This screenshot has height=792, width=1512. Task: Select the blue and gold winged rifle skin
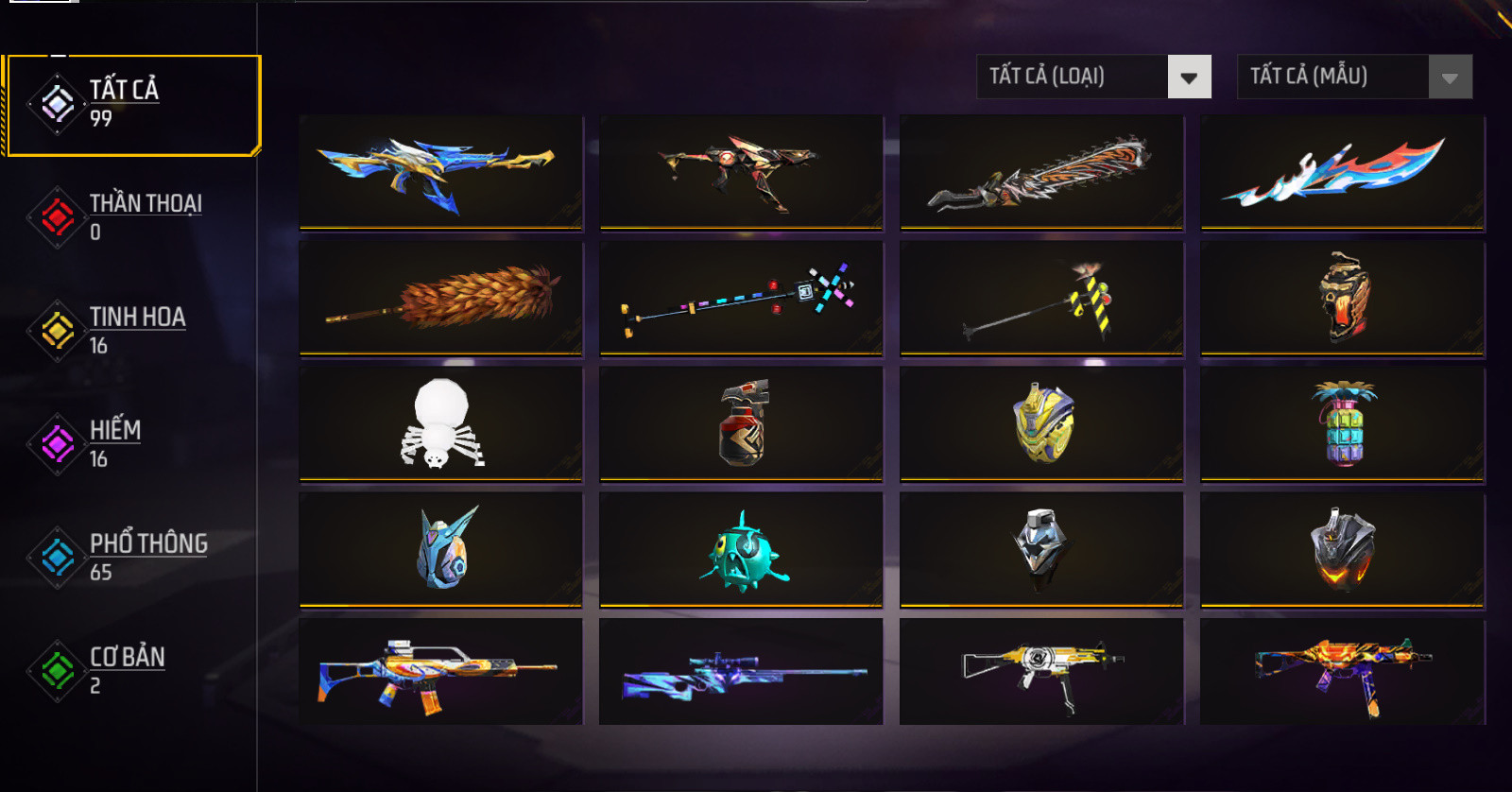click(x=440, y=173)
